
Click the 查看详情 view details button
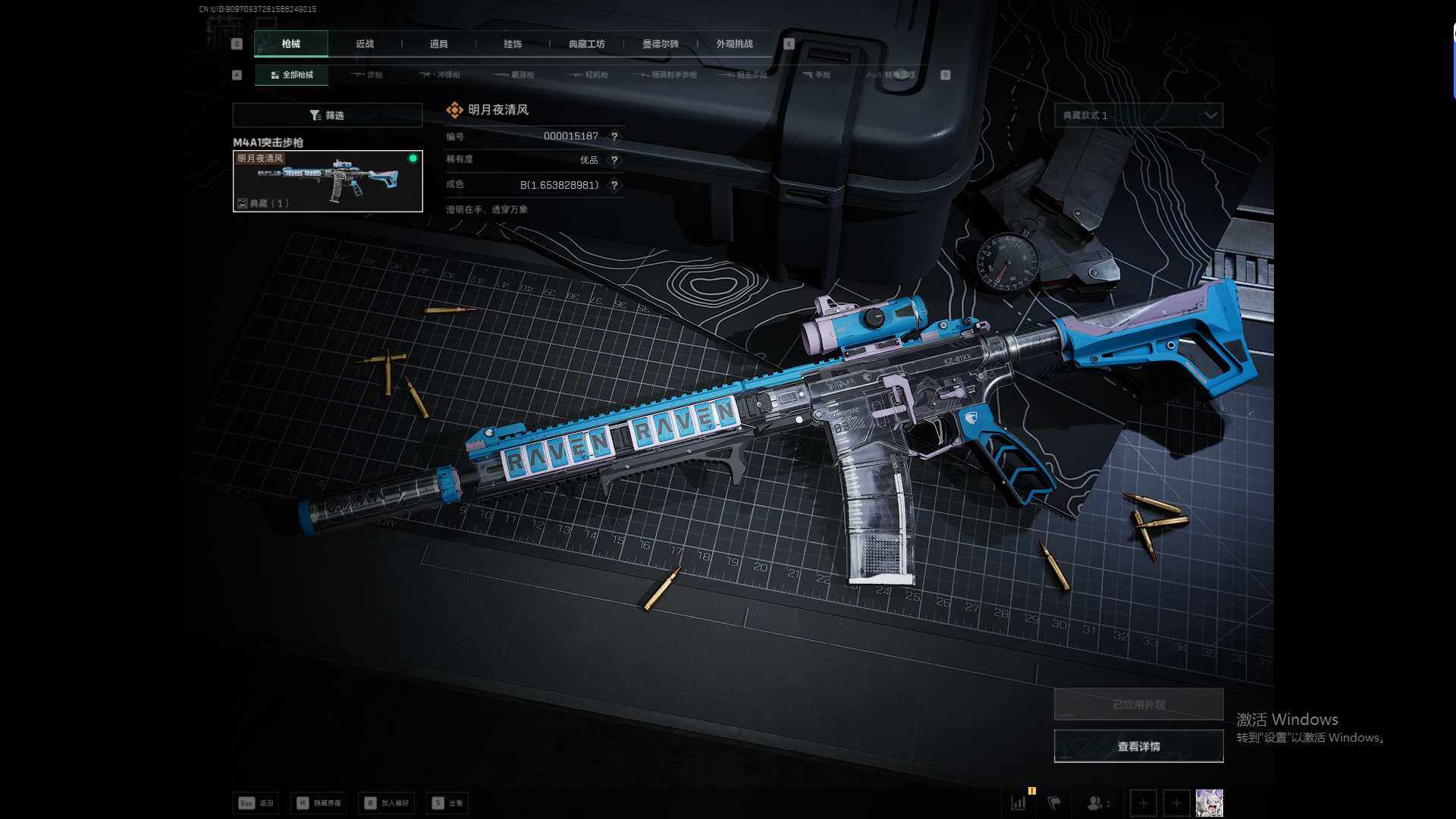[1138, 746]
